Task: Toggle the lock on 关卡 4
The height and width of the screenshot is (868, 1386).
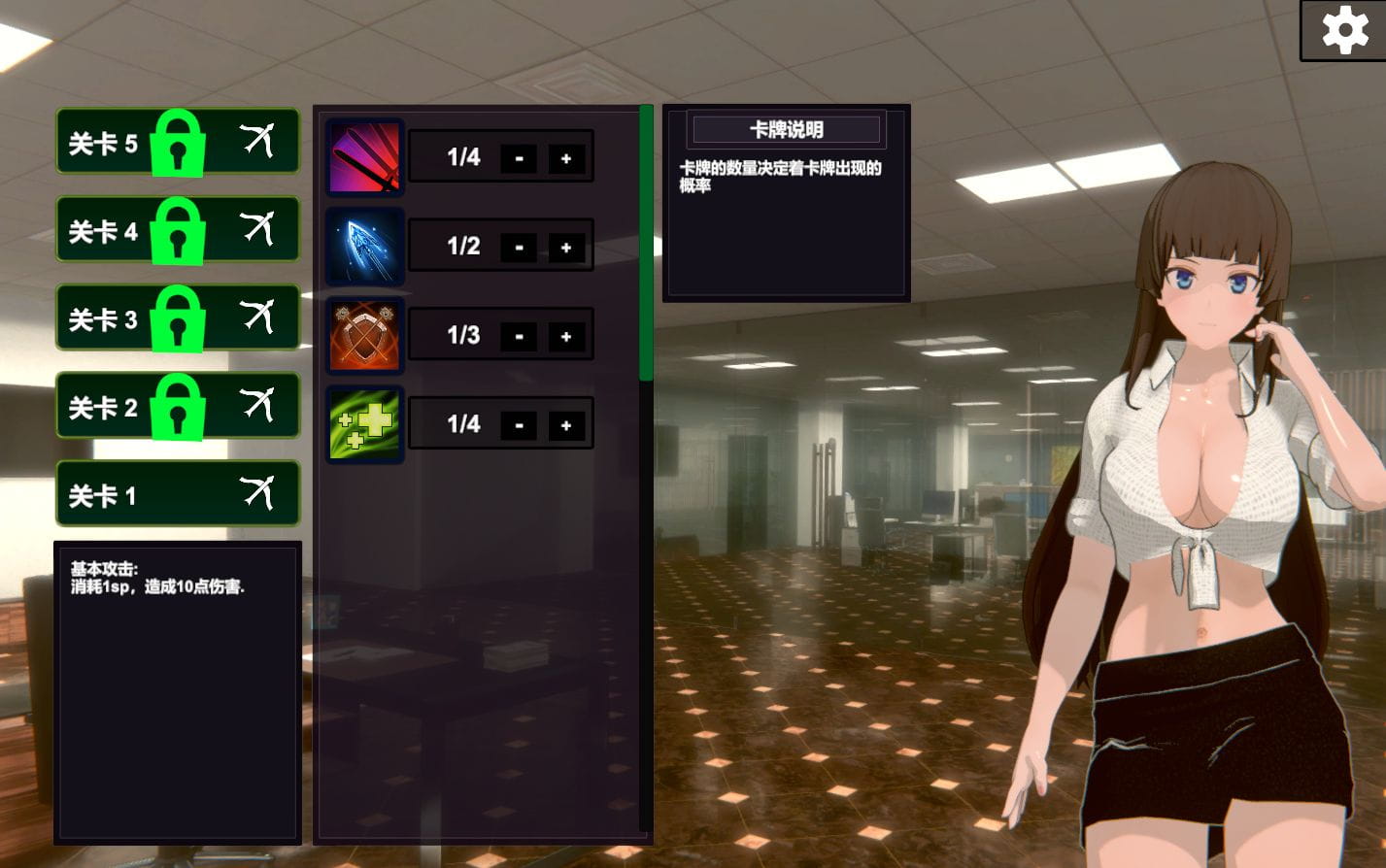Action: click(178, 229)
